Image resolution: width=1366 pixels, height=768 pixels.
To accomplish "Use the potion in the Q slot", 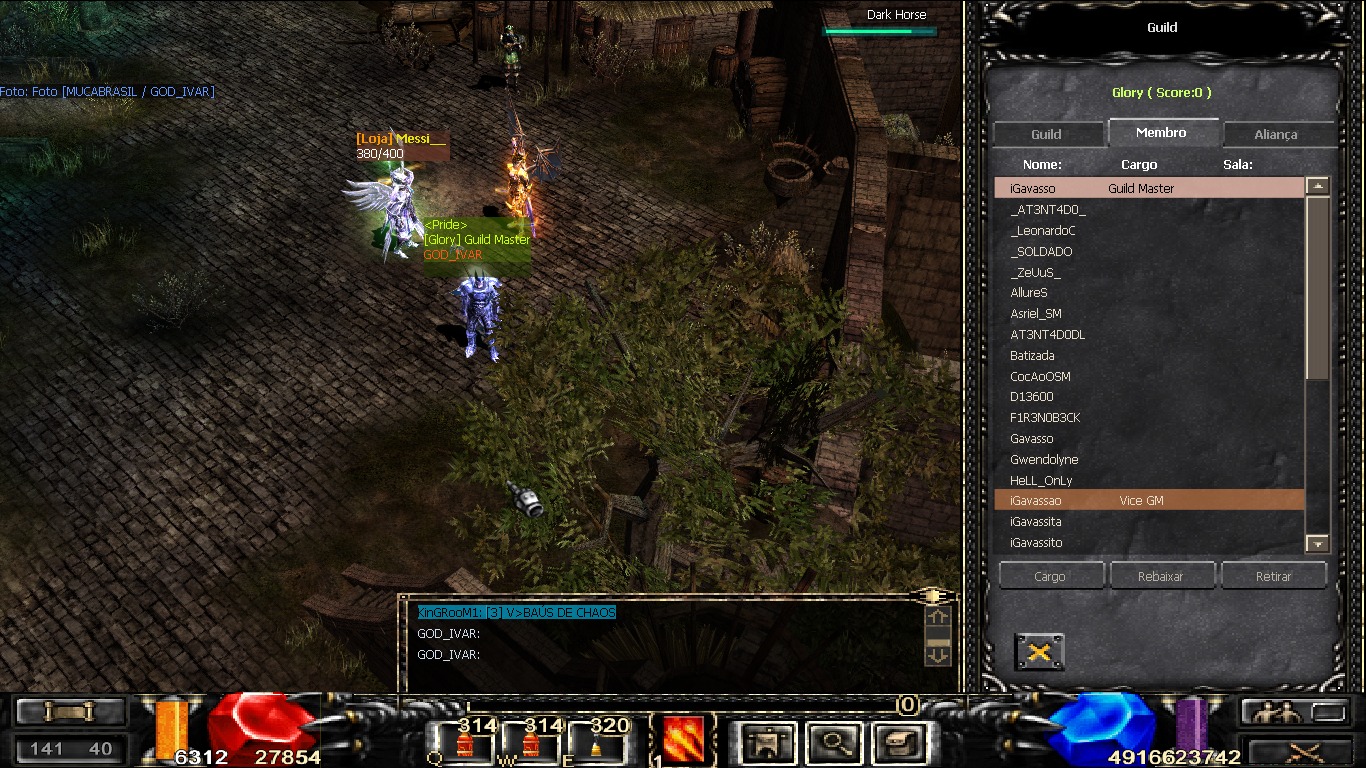I will pos(464,745).
